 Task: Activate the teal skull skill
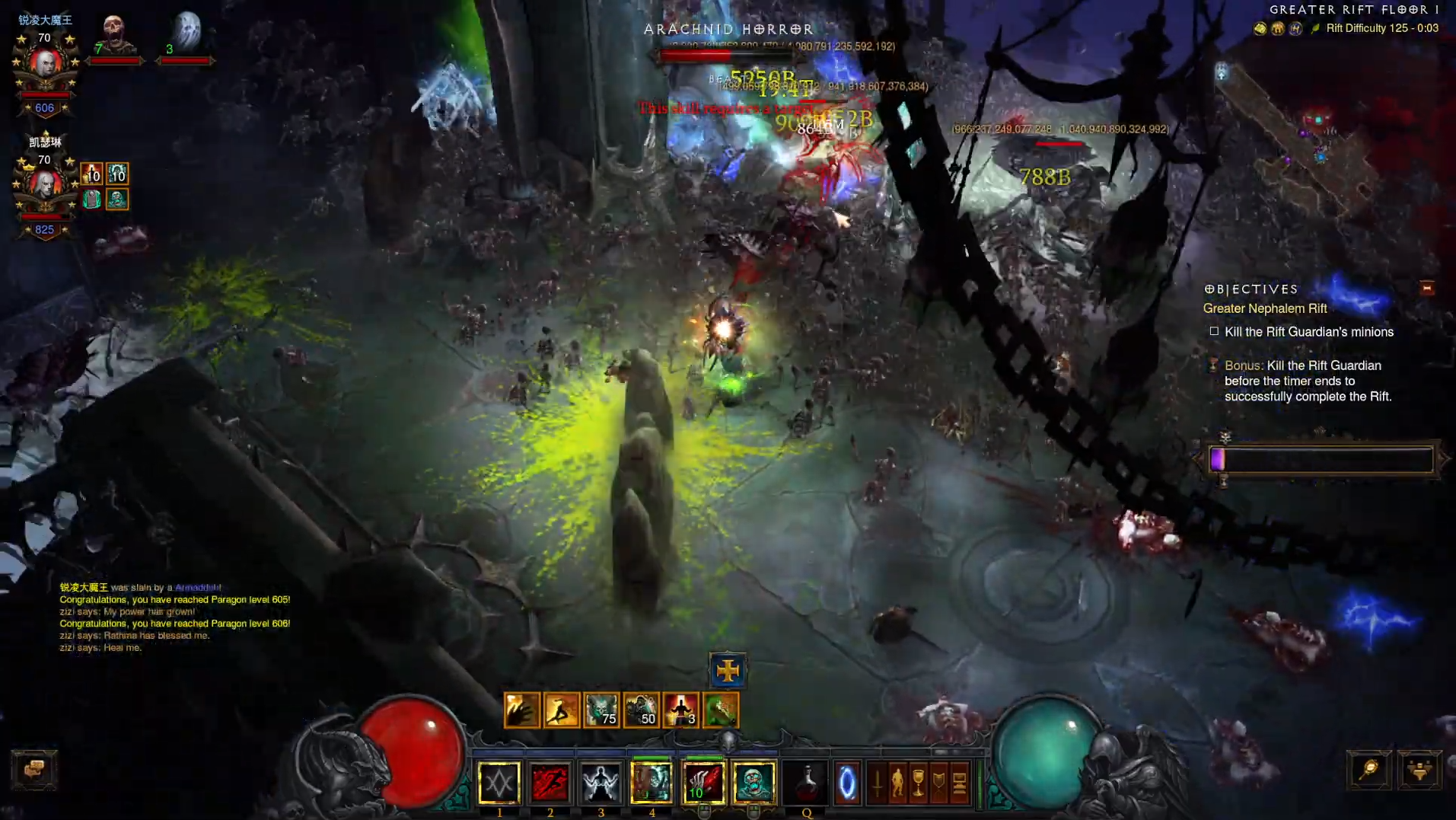pyautogui.click(x=753, y=783)
